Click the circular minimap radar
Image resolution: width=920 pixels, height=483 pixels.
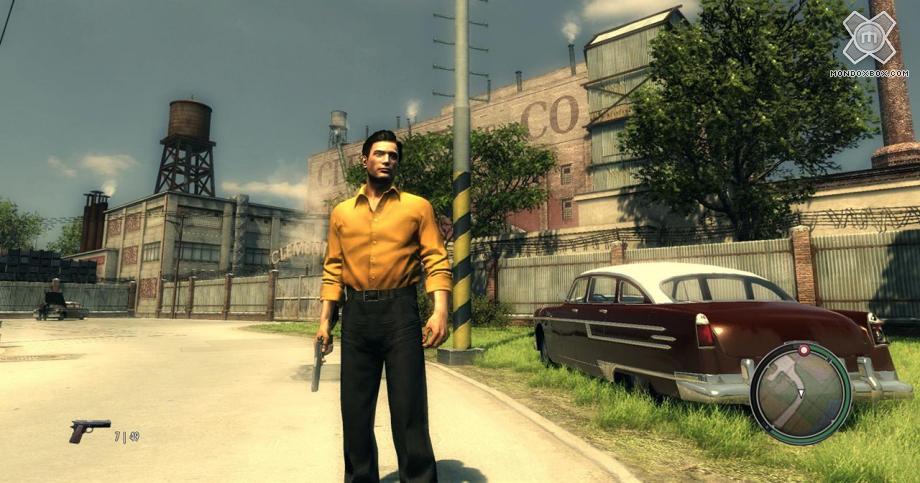point(801,393)
